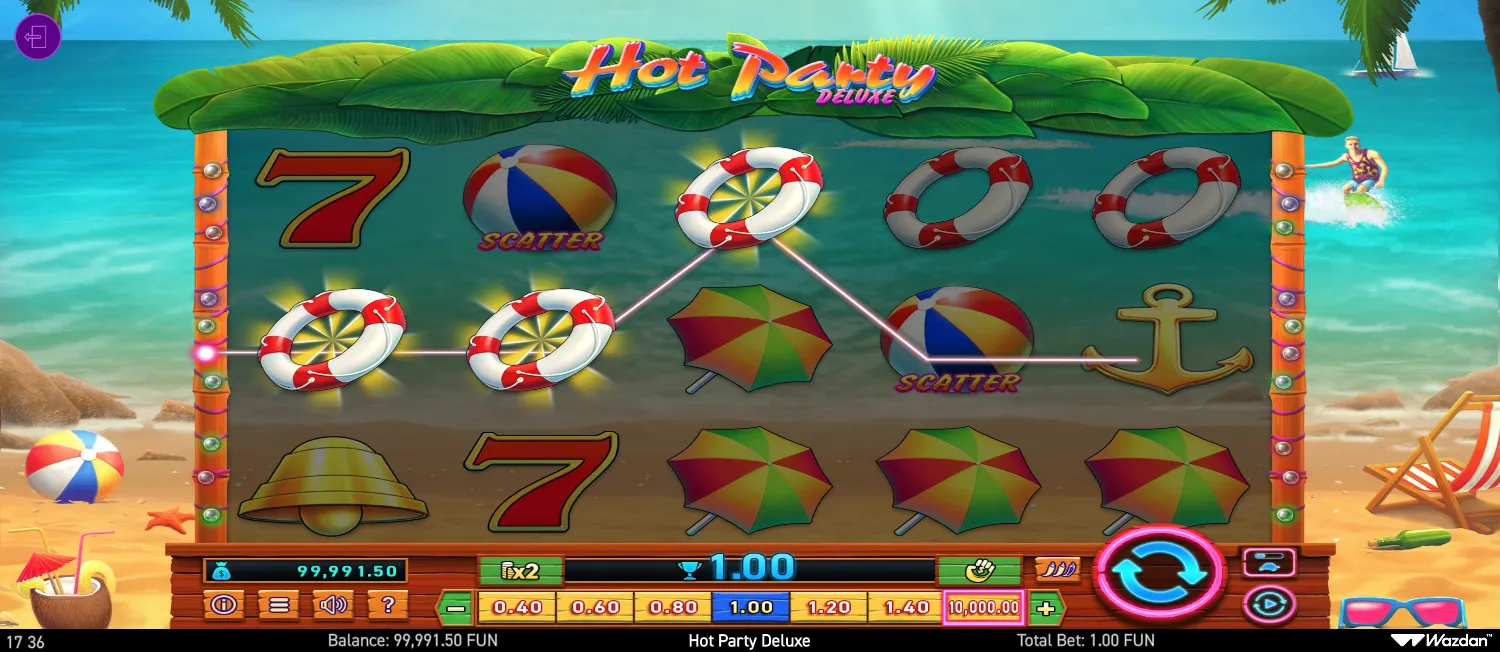Open the question mark help
The height and width of the screenshot is (652, 1500).
[x=387, y=604]
